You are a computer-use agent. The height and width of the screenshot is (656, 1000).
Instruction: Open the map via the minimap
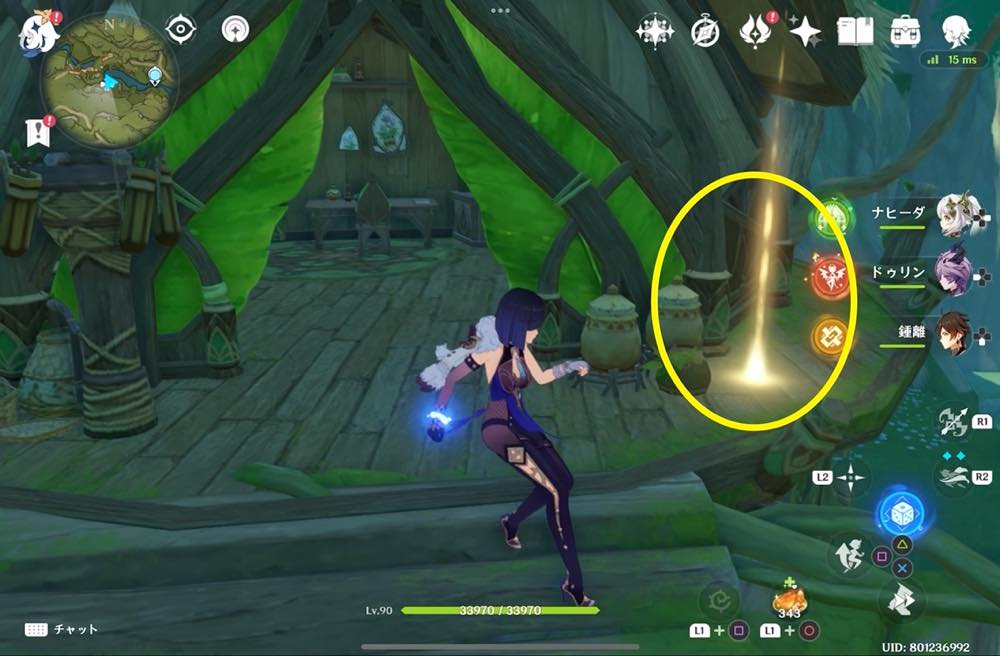tap(108, 82)
